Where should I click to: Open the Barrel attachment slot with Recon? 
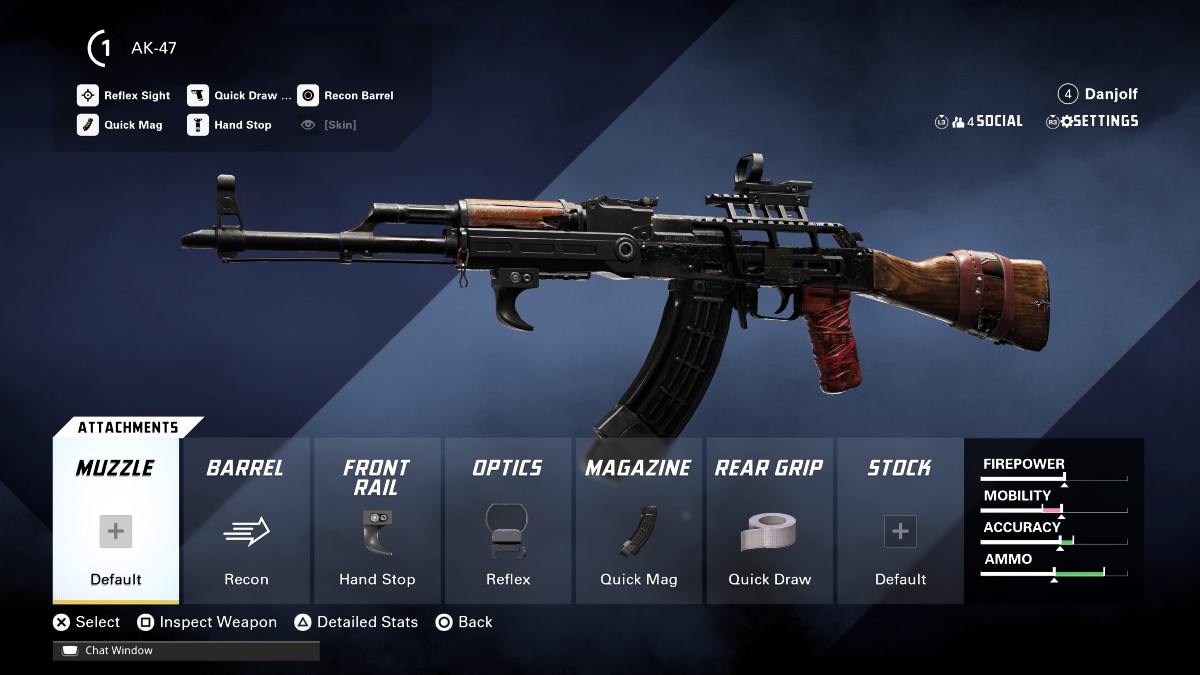246,521
